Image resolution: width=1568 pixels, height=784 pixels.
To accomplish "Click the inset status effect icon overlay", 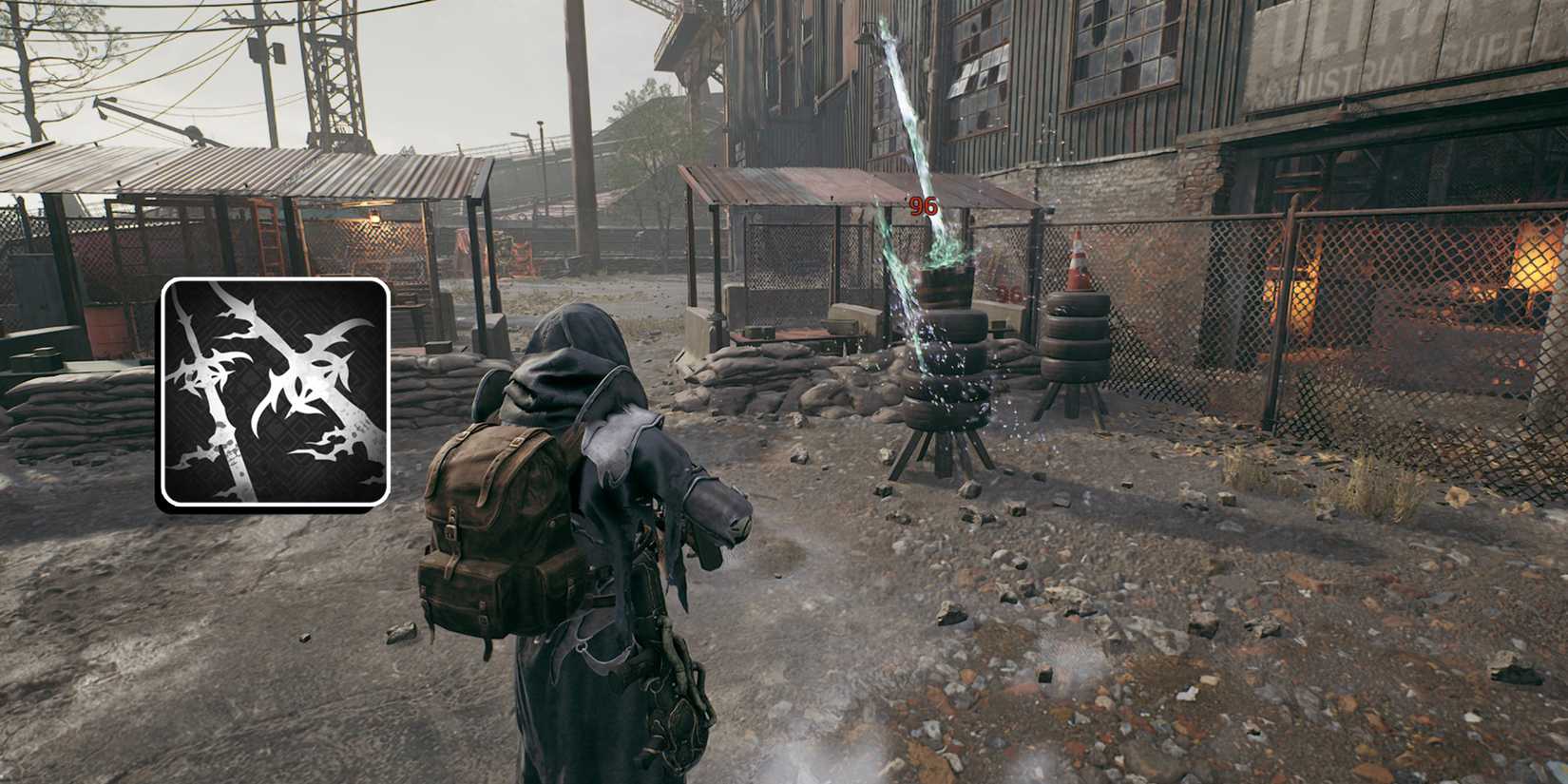I will pyautogui.click(x=277, y=392).
